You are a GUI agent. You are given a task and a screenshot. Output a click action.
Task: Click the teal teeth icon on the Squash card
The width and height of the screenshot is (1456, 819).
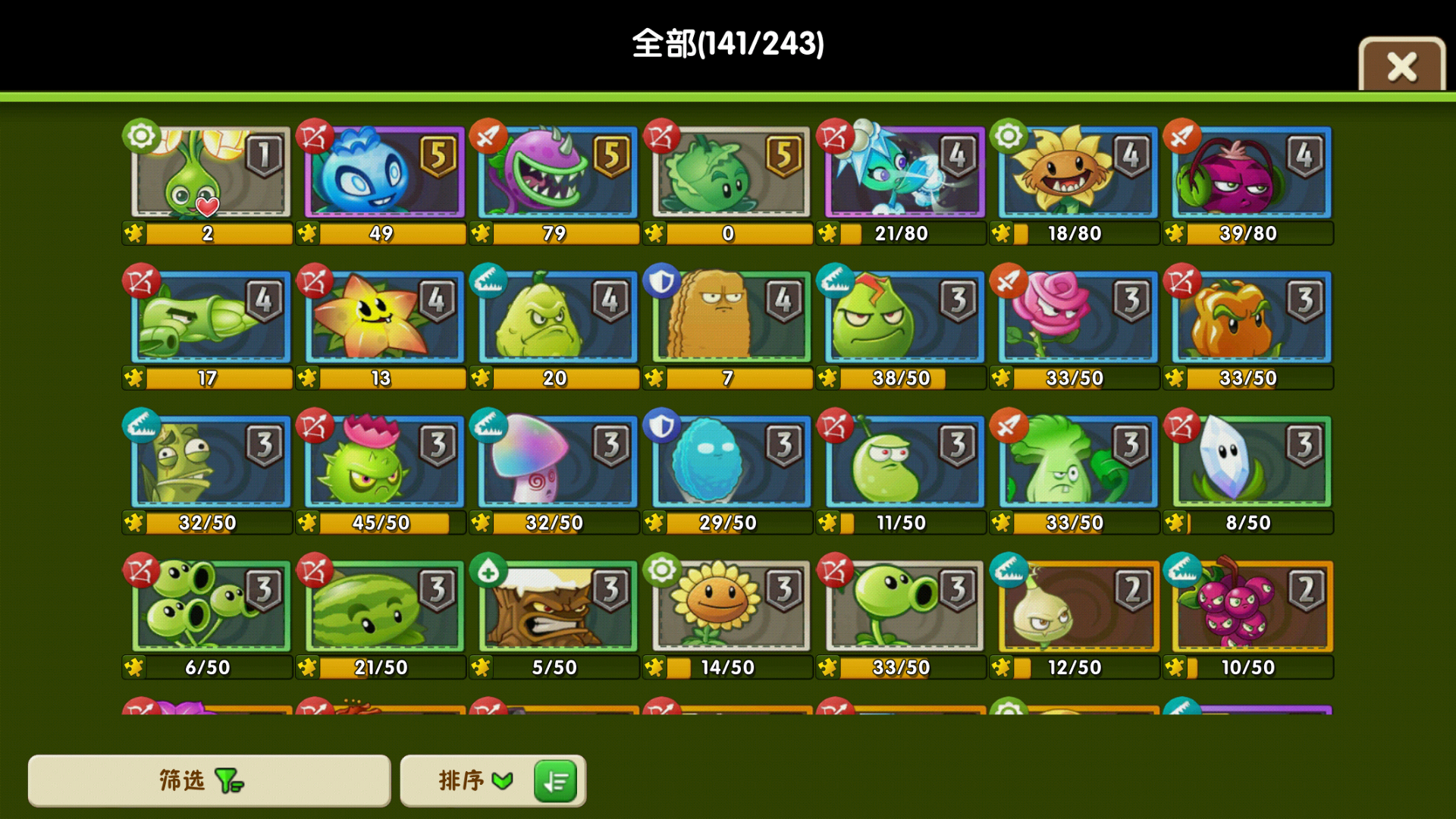point(488,281)
